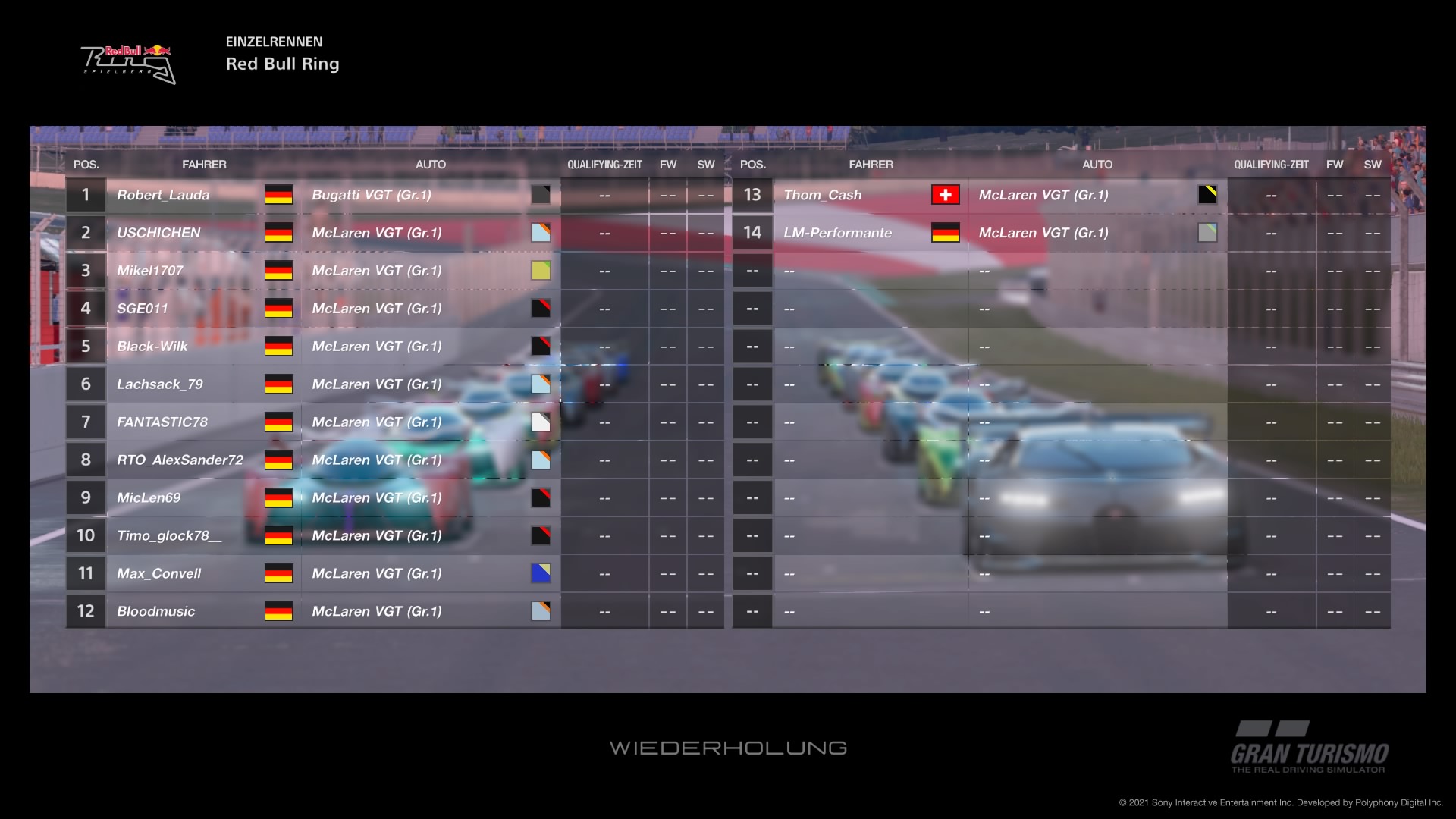Image resolution: width=1456 pixels, height=819 pixels.
Task: Select the EINZELRENNEN header tab
Action: (x=274, y=42)
